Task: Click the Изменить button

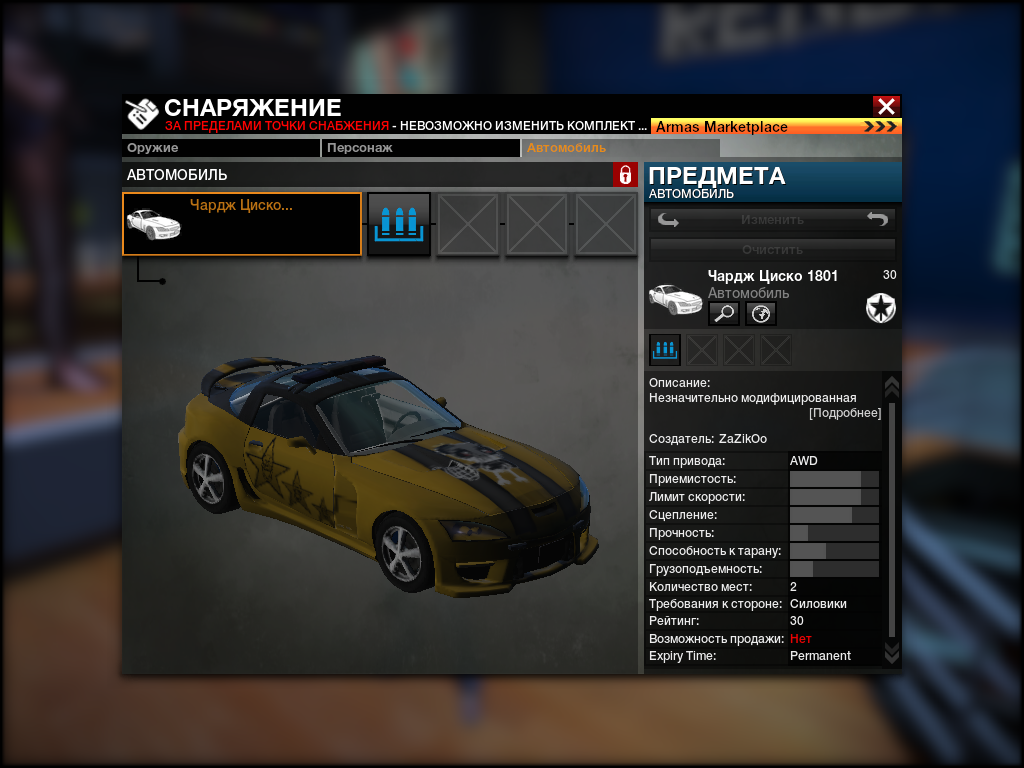Action: [772, 220]
